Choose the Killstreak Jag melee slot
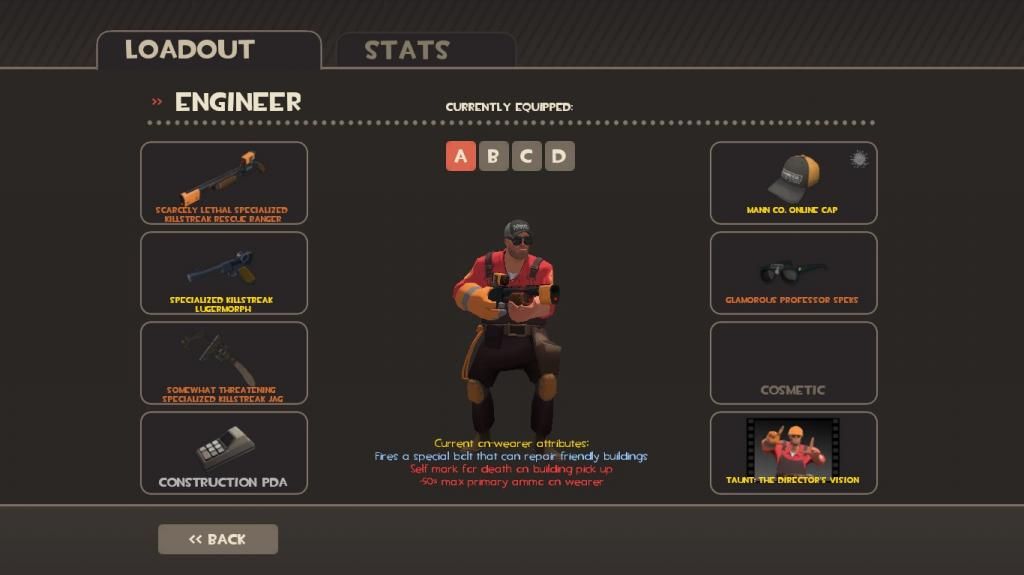The image size is (1024, 575). (224, 363)
